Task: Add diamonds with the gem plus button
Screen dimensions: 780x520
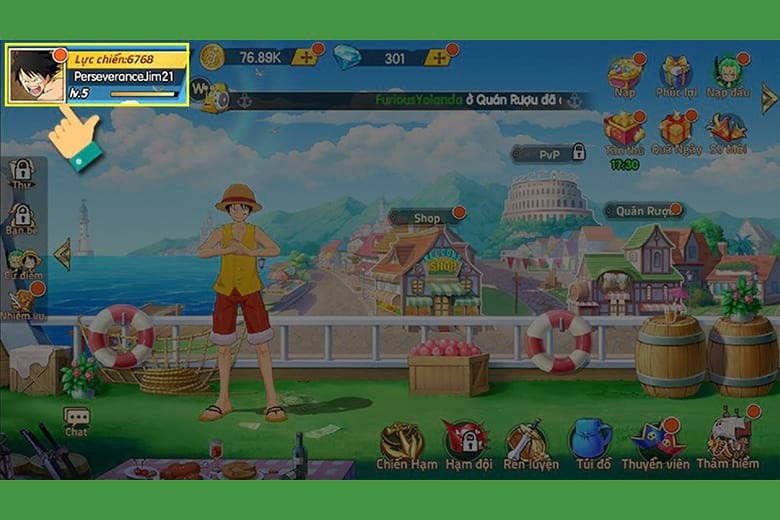Action: (x=438, y=57)
